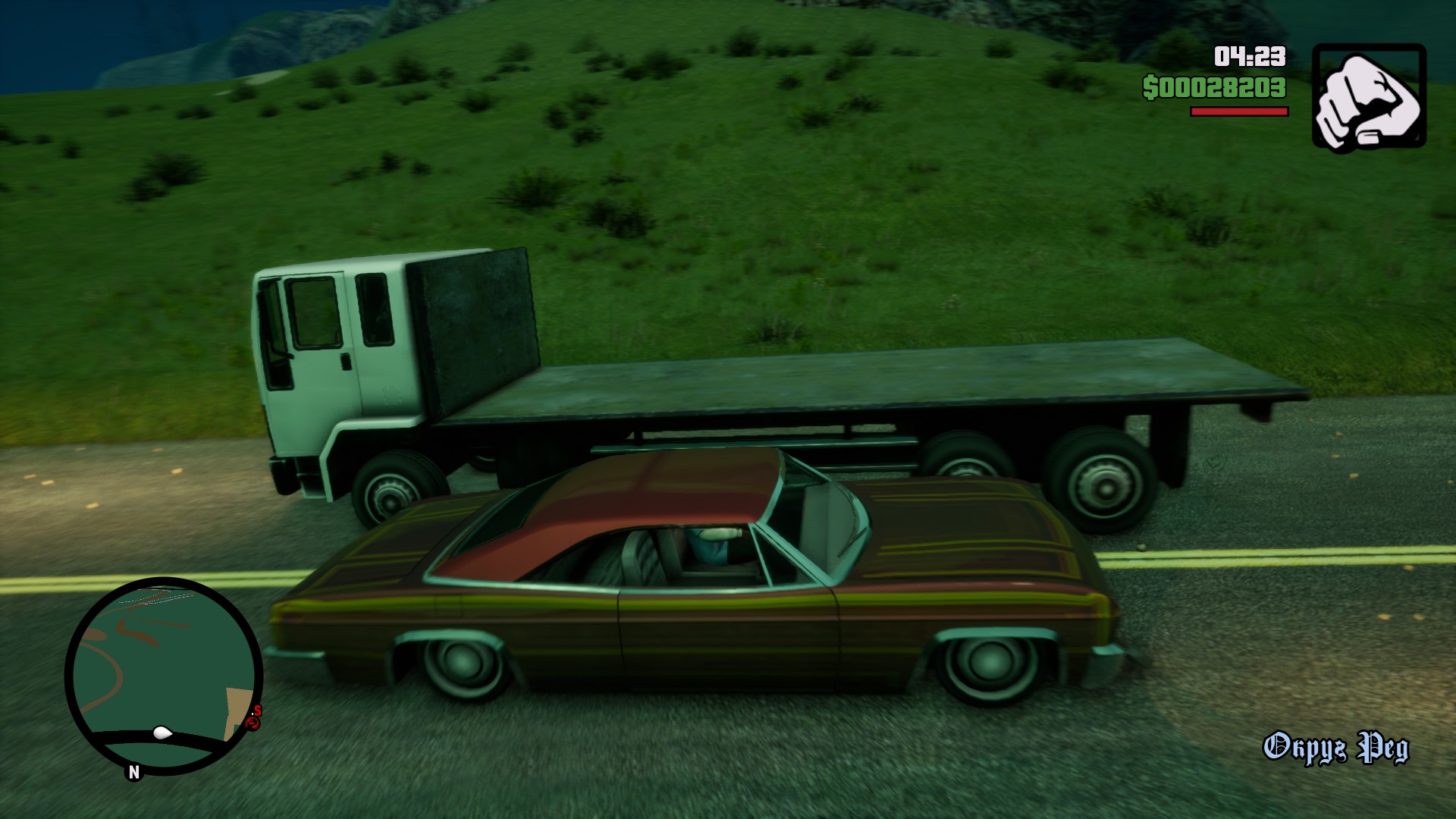Open the circular radar minimap
Viewport: 1456px width, 819px height.
pos(163,675)
